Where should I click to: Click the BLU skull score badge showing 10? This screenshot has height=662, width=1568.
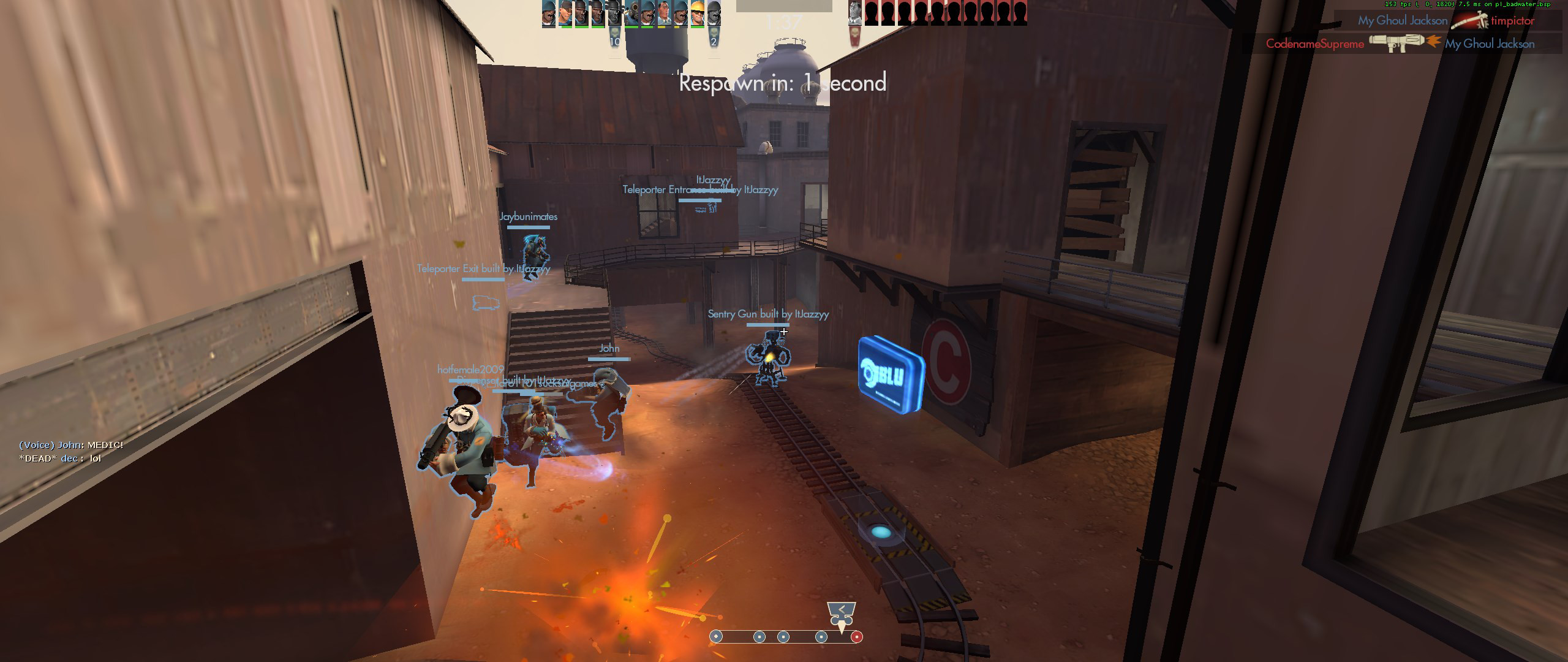point(616,35)
